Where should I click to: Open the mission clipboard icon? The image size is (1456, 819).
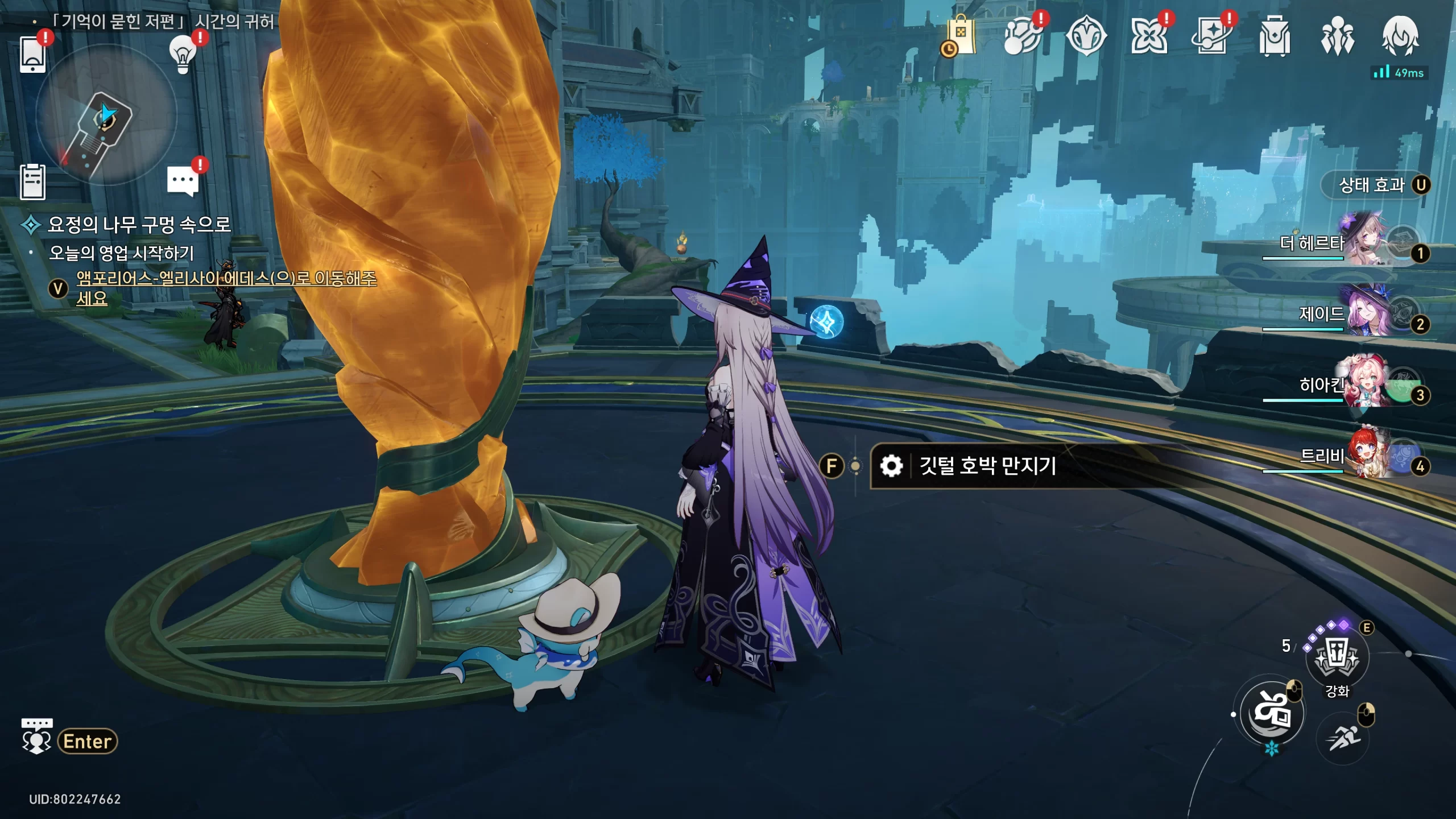click(32, 182)
